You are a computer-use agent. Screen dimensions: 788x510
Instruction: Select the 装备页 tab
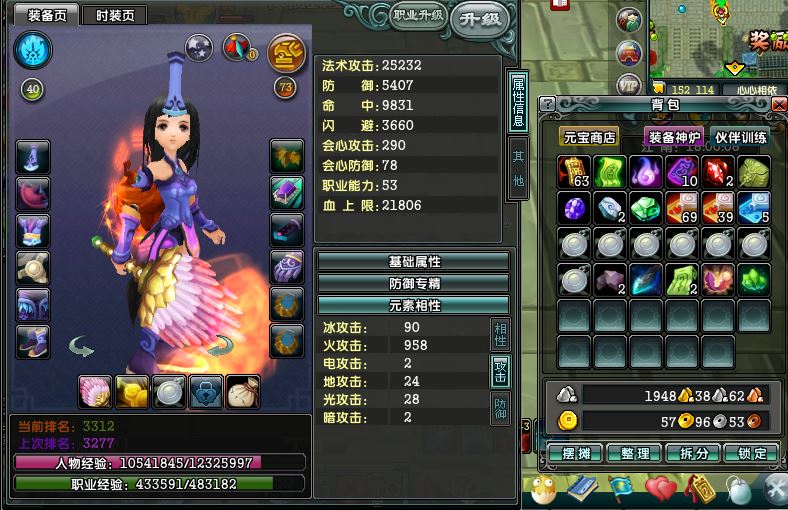coord(47,15)
